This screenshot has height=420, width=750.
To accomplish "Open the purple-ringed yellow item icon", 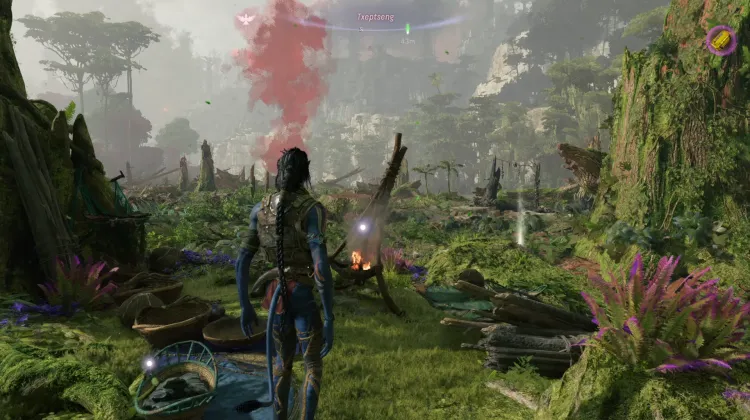I will (720, 40).
